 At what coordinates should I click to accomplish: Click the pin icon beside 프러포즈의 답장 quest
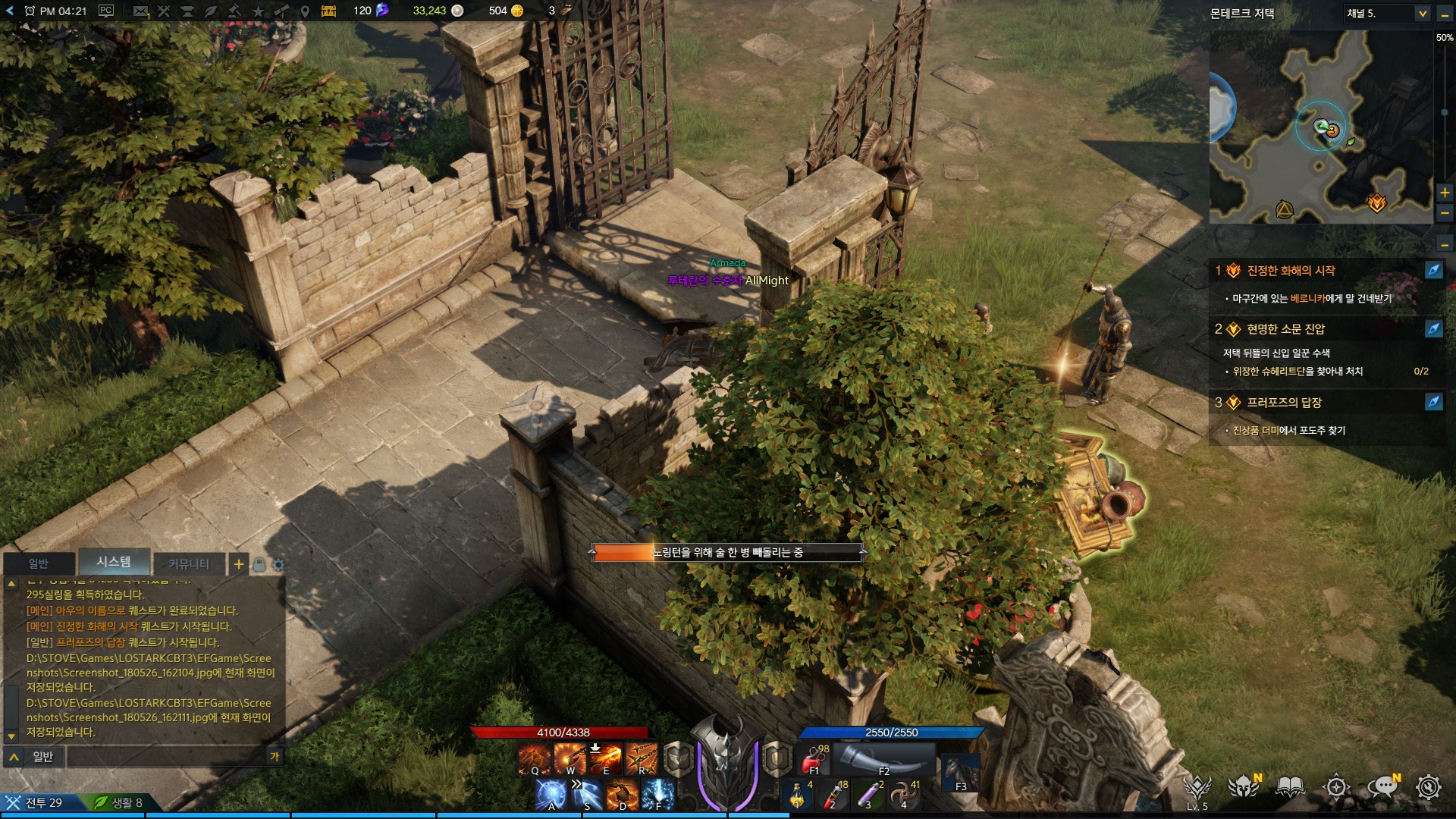pos(1433,403)
